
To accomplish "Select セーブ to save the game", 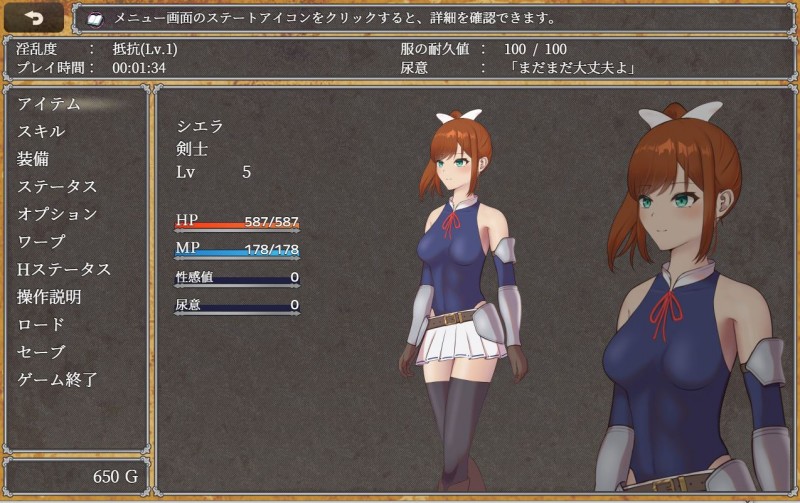I will click(41, 352).
